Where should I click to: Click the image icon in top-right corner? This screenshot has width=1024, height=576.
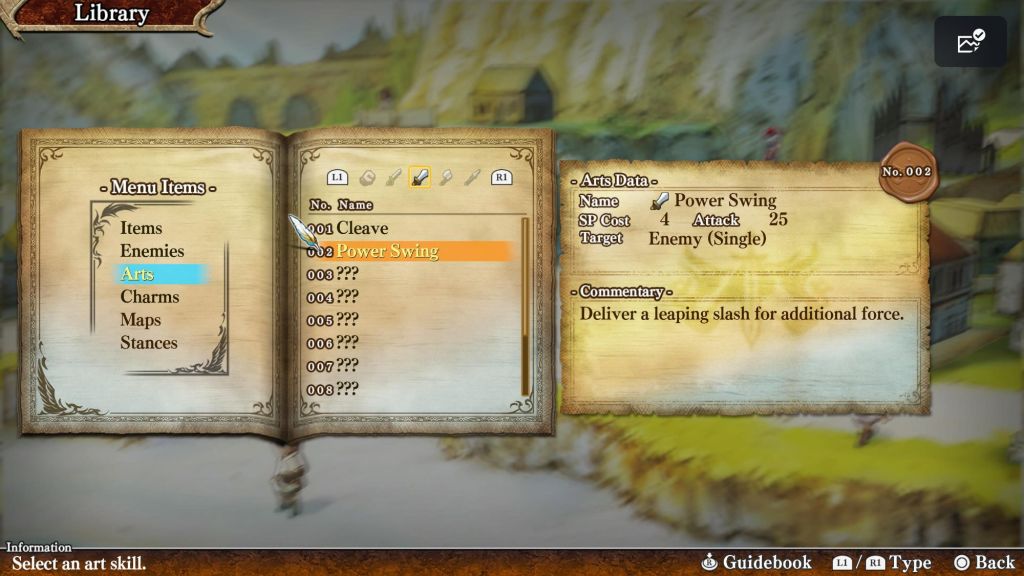(970, 42)
